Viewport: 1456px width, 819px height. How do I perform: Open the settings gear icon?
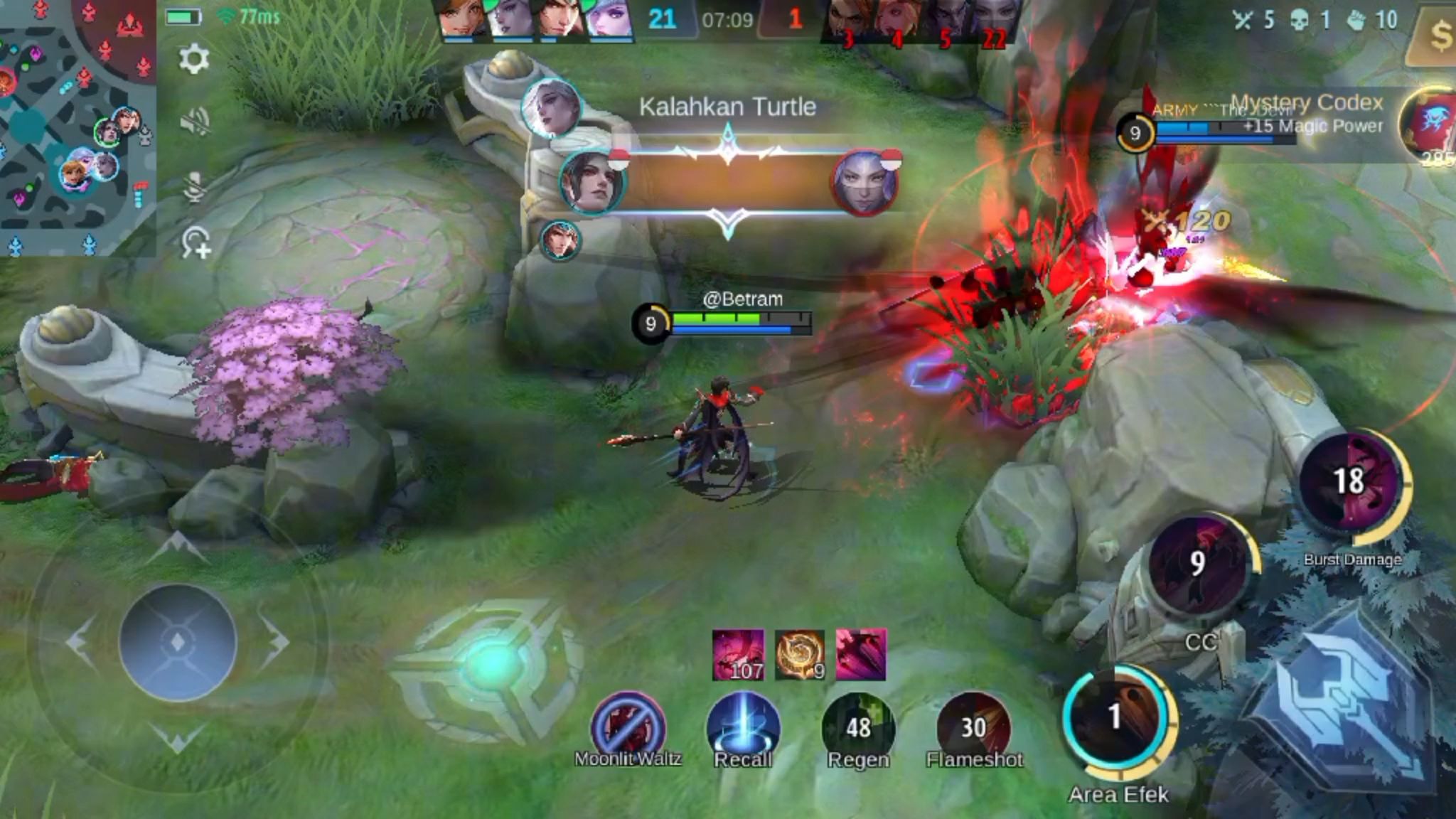coord(193,59)
